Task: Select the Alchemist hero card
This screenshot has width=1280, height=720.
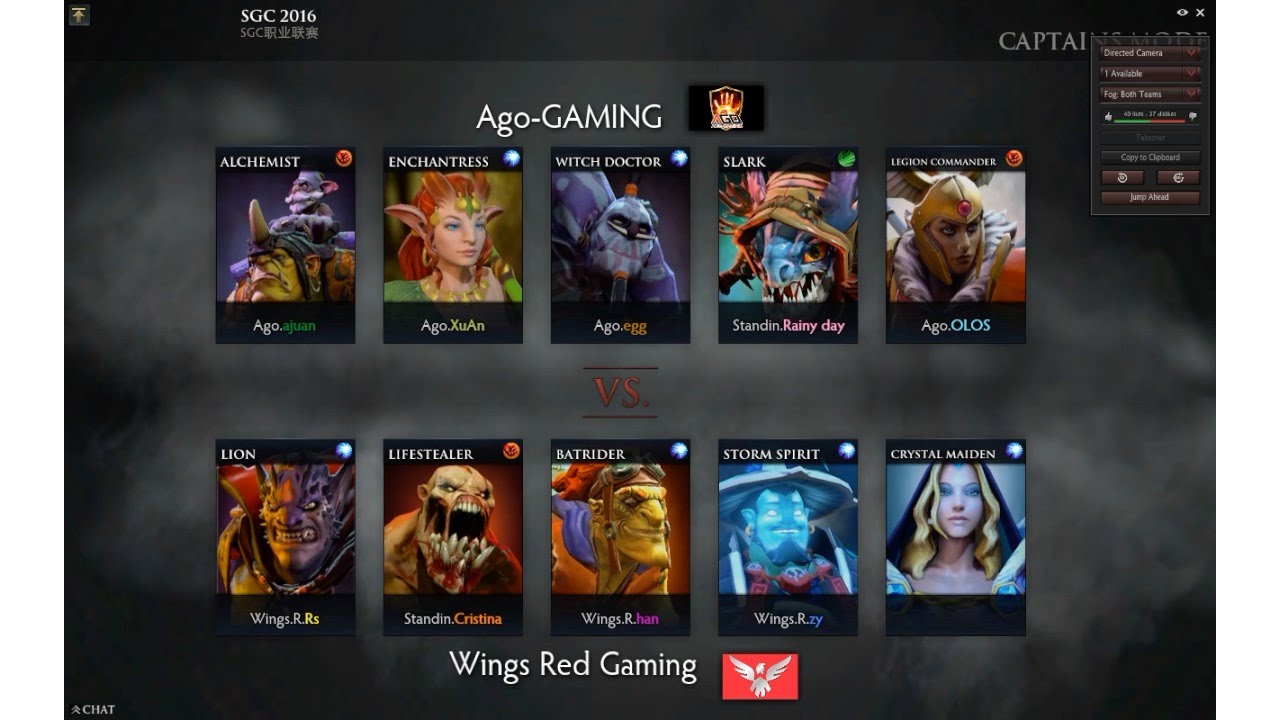Action: coord(286,246)
